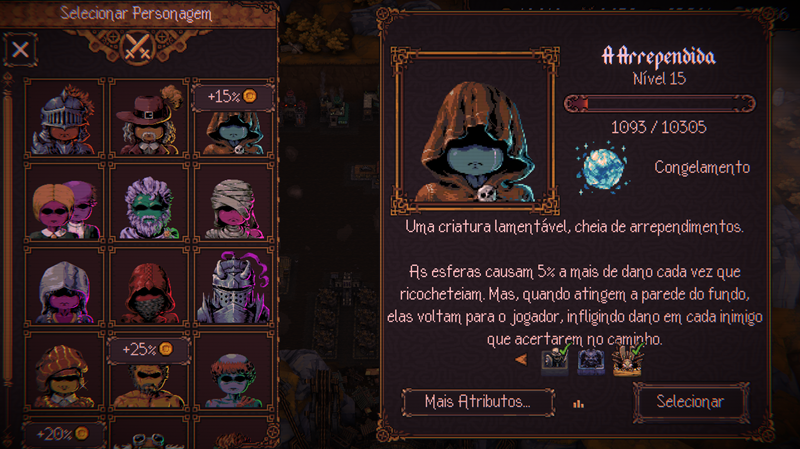This screenshot has height=449, width=800.
Task: Click the orange left arrow below description
Action: pyautogui.click(x=520, y=359)
